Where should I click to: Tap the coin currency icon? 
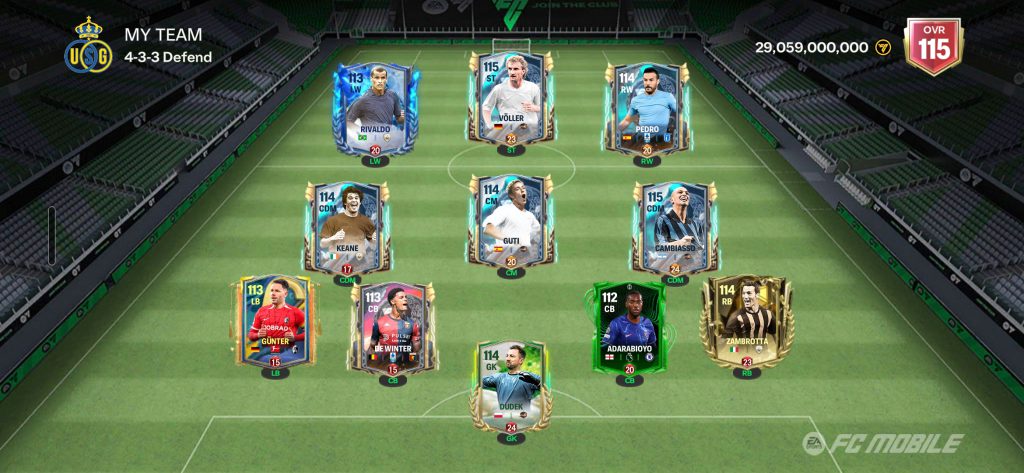pyautogui.click(x=883, y=47)
